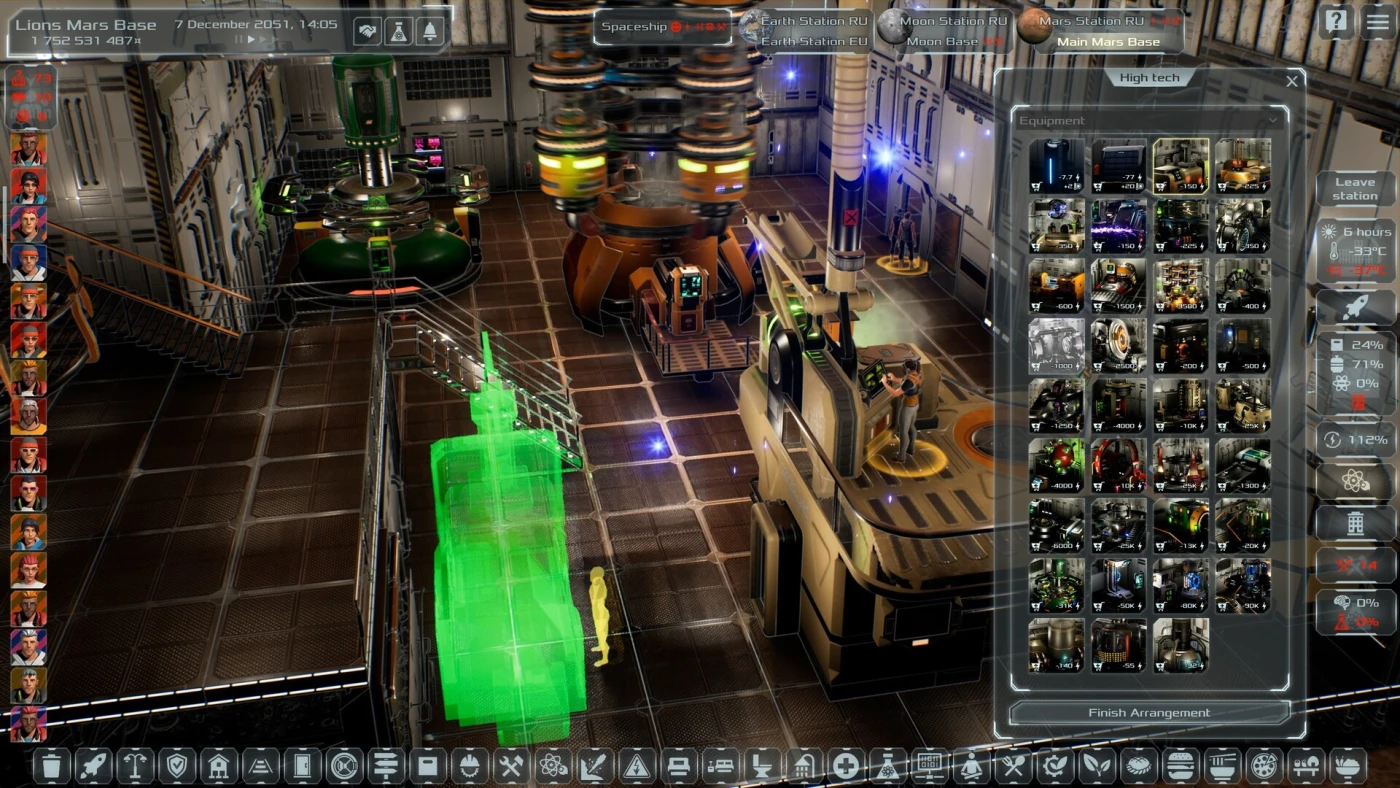Open the toilet category

coord(762,766)
